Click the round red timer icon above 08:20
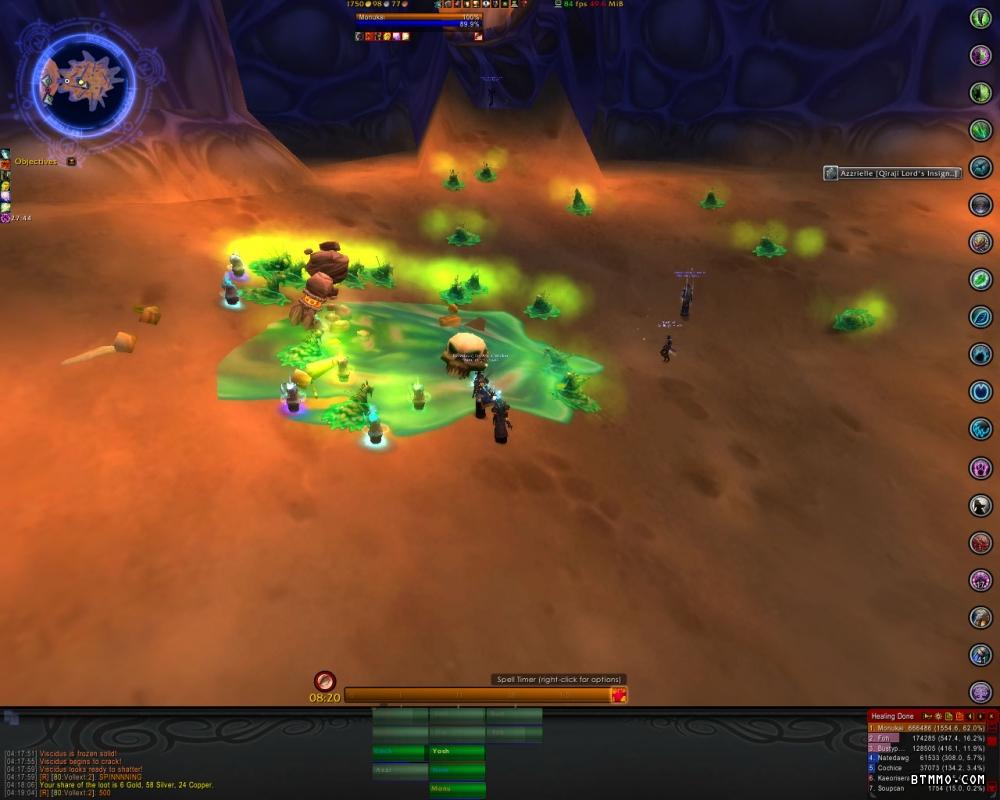Screen dimensions: 1000x800 [x=324, y=680]
